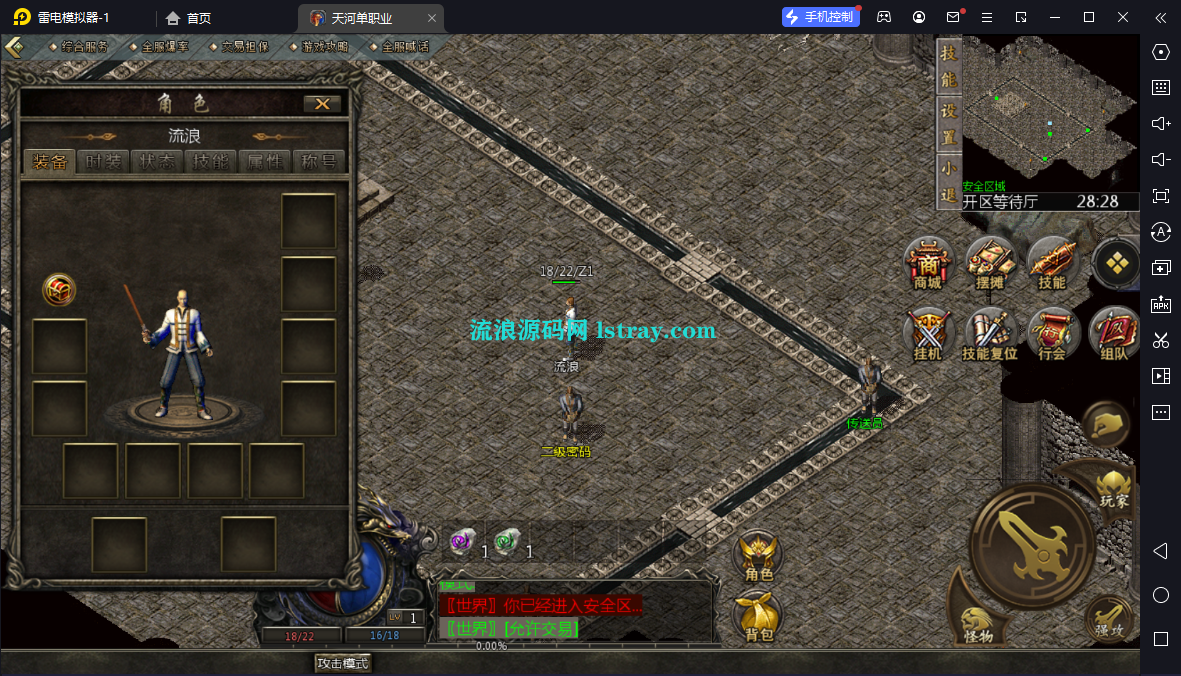Open the 游戏攻略 game guide menu
This screenshot has height=676, width=1181.
coord(324,46)
